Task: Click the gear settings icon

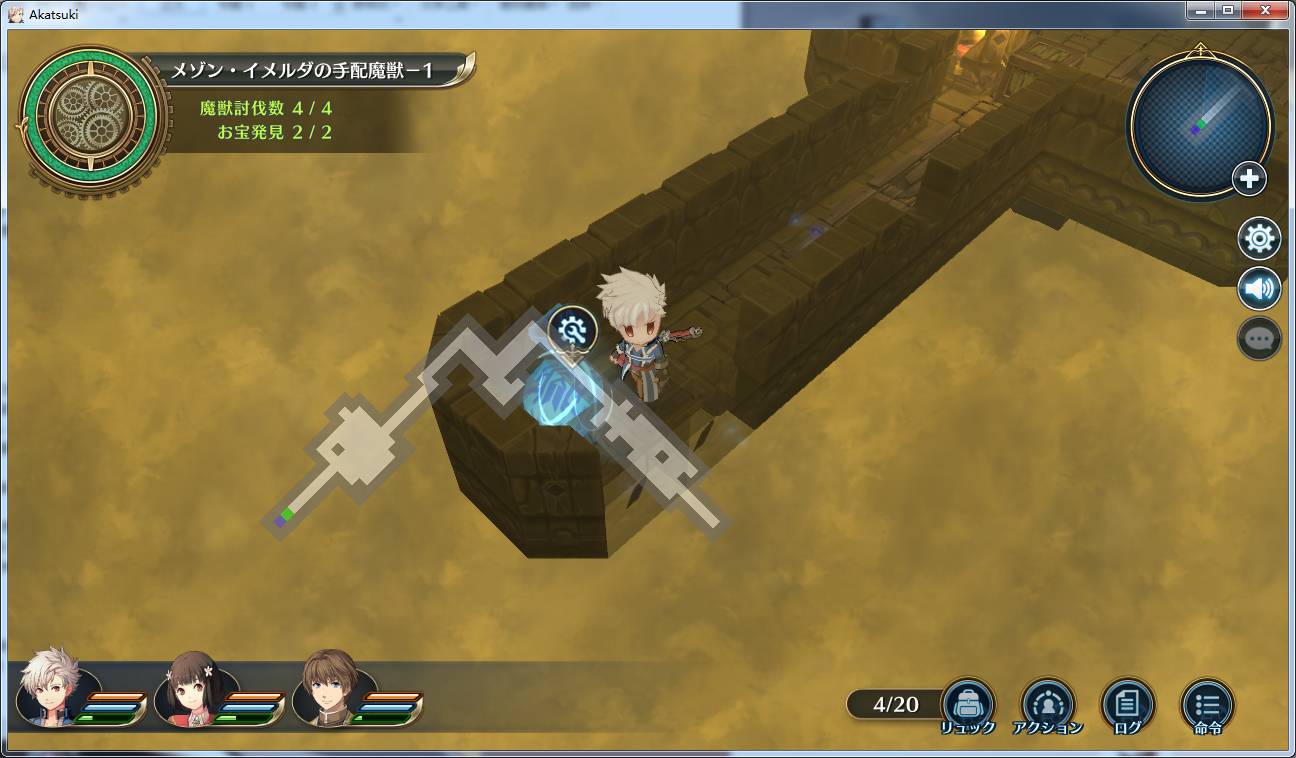Action: click(x=1259, y=239)
